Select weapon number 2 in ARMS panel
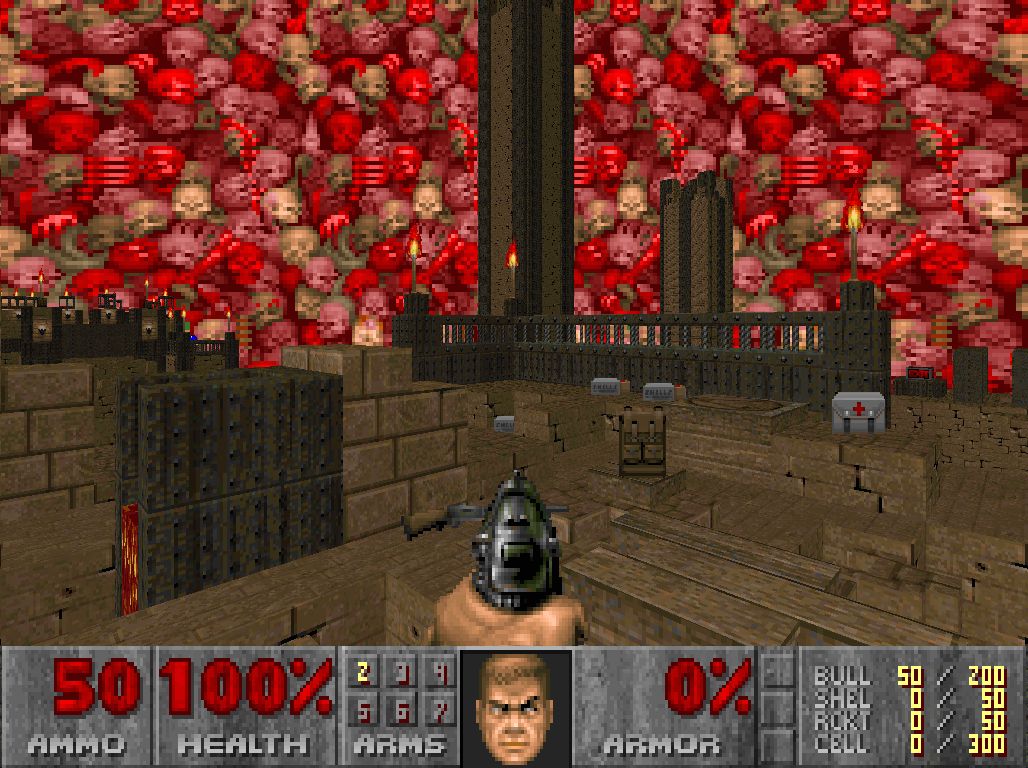 (x=364, y=673)
